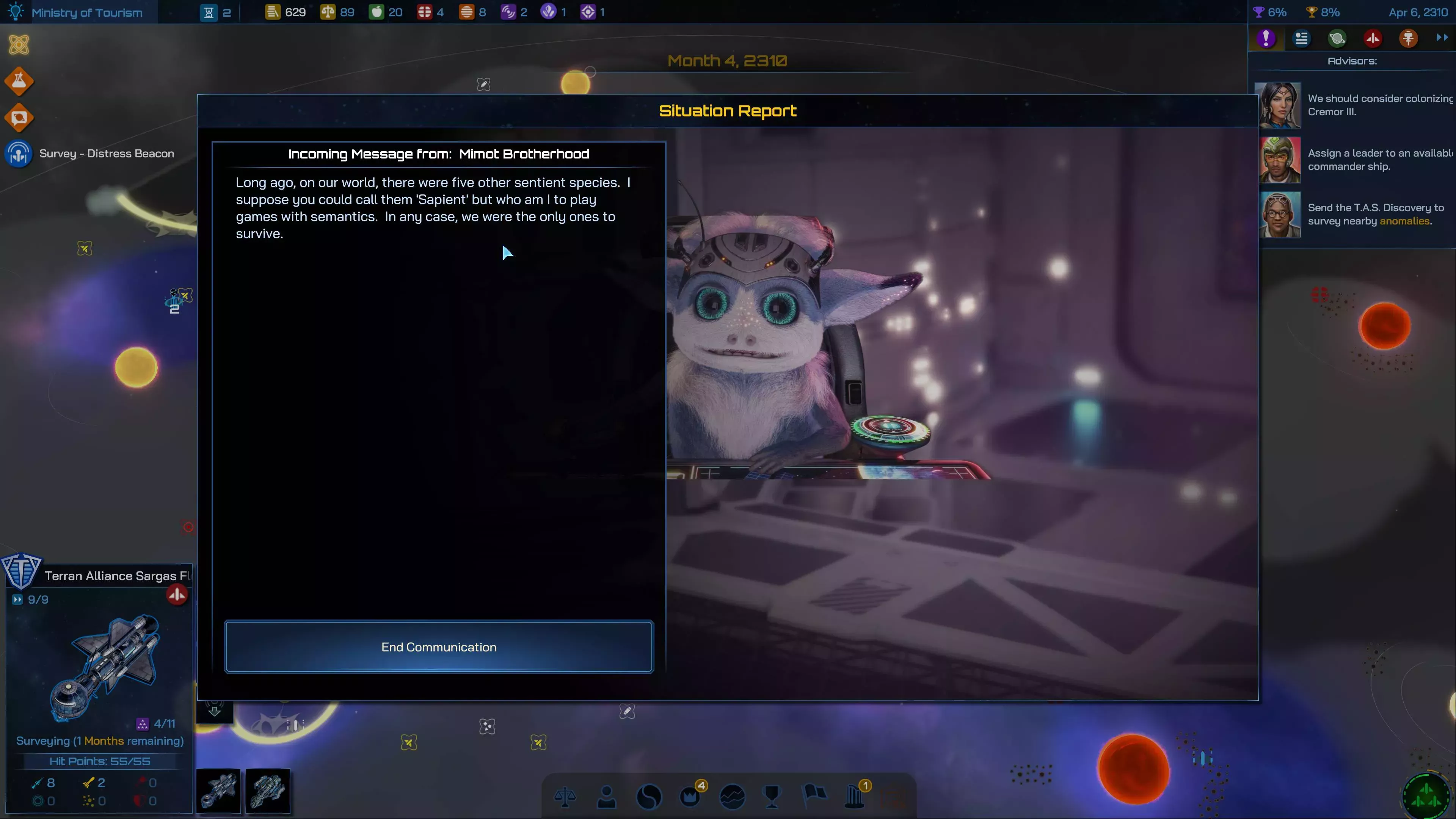Switch to the red ships tab
Viewport: 1456px width, 819px height.
coord(1373,38)
